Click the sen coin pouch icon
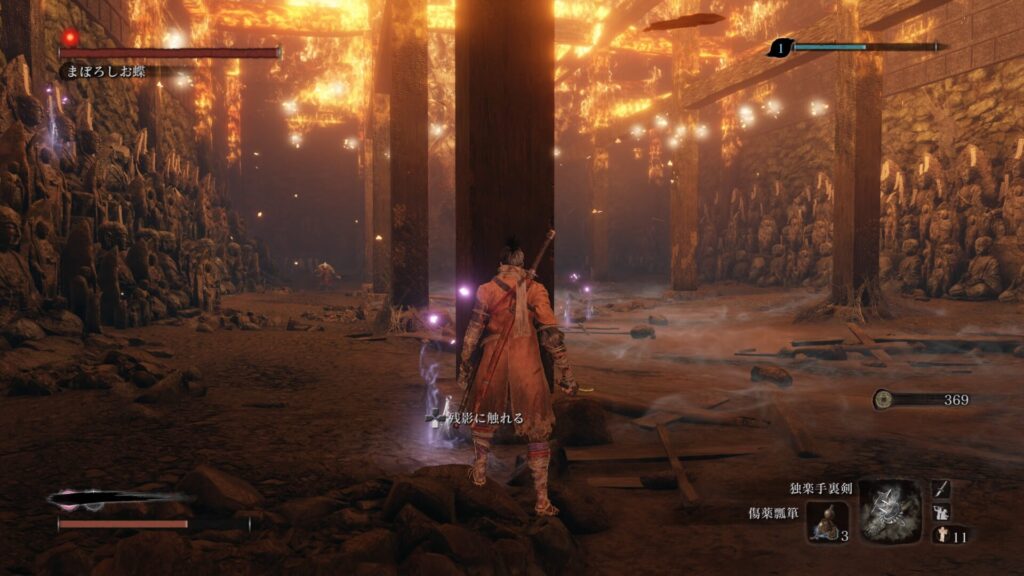This screenshot has width=1024, height=576. click(883, 399)
